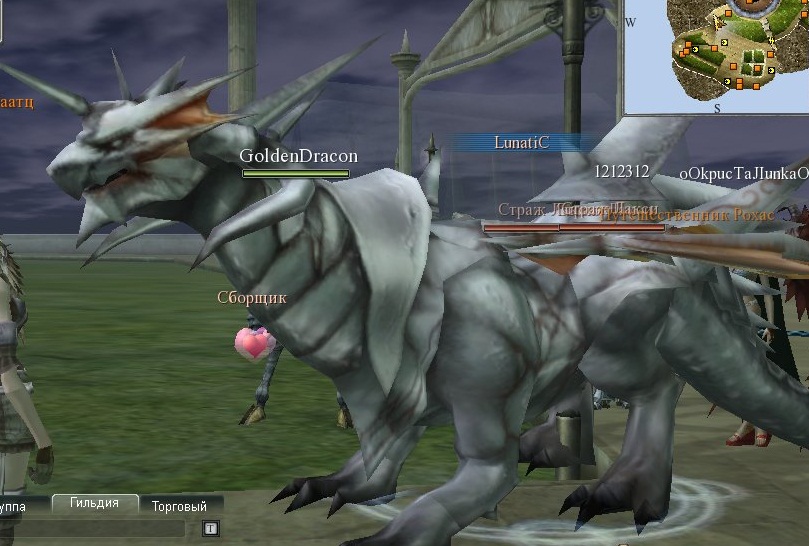This screenshot has width=809, height=546.
Task: Click the T button beside chat input
Action: click(211, 528)
